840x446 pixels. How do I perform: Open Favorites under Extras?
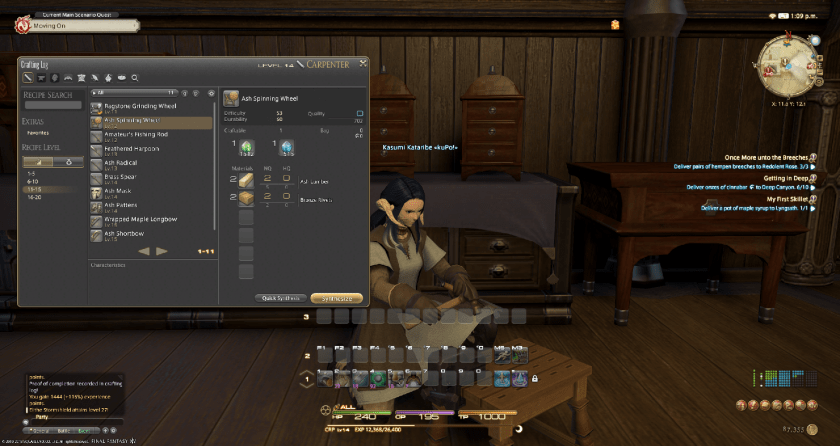(38, 132)
